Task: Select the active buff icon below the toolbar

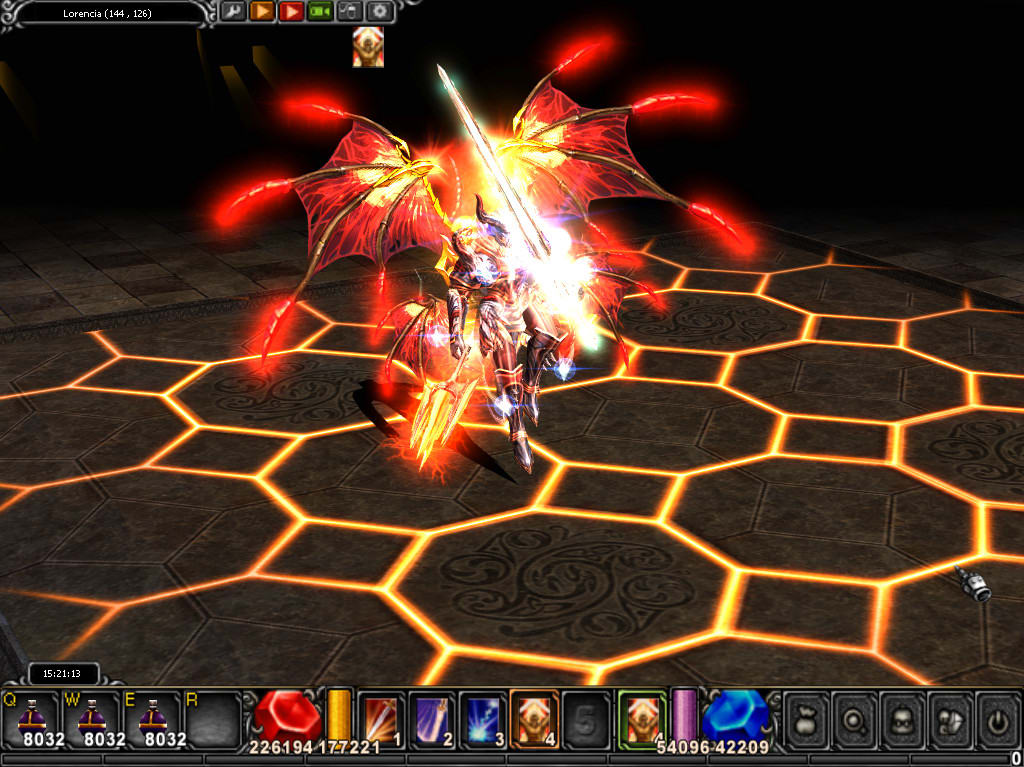Action: coord(368,47)
